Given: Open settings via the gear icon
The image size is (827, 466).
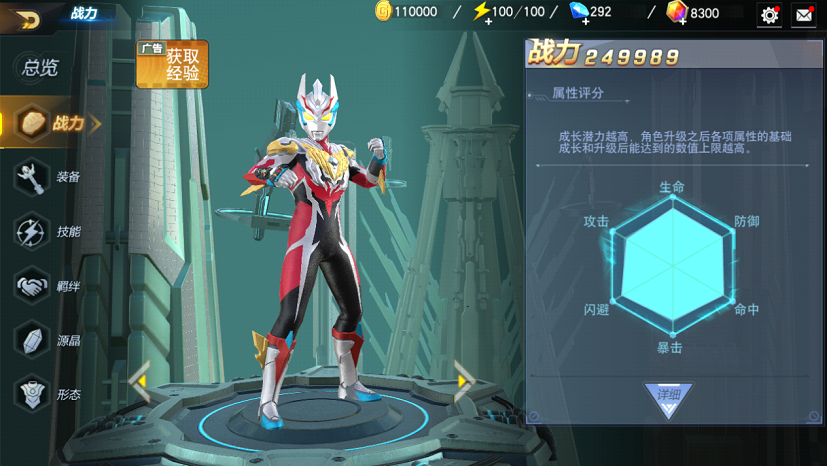Looking at the screenshot, I should [x=769, y=14].
